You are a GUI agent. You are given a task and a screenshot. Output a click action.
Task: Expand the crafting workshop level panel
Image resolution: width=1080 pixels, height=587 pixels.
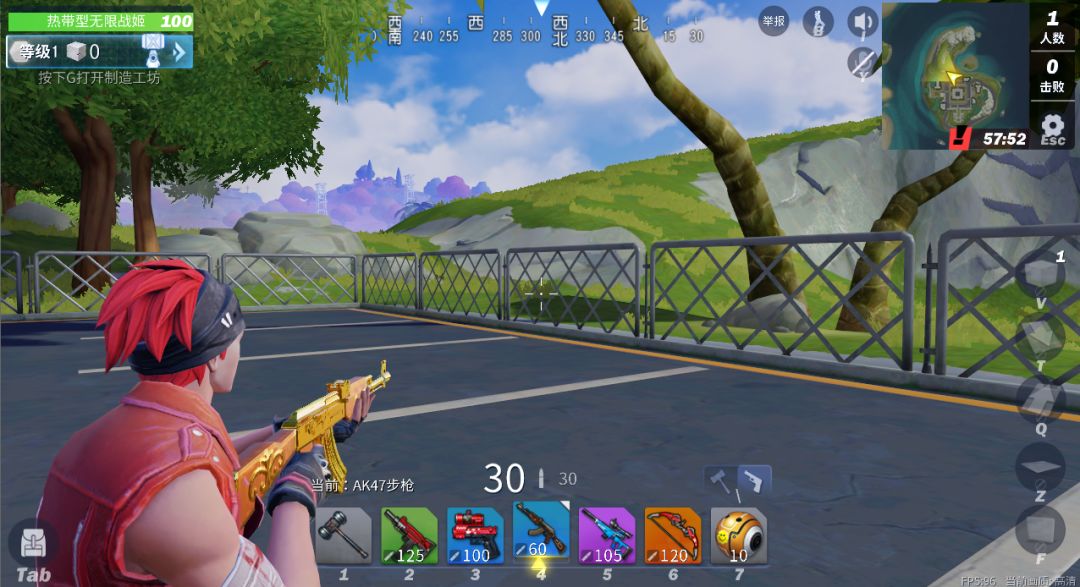click(179, 52)
